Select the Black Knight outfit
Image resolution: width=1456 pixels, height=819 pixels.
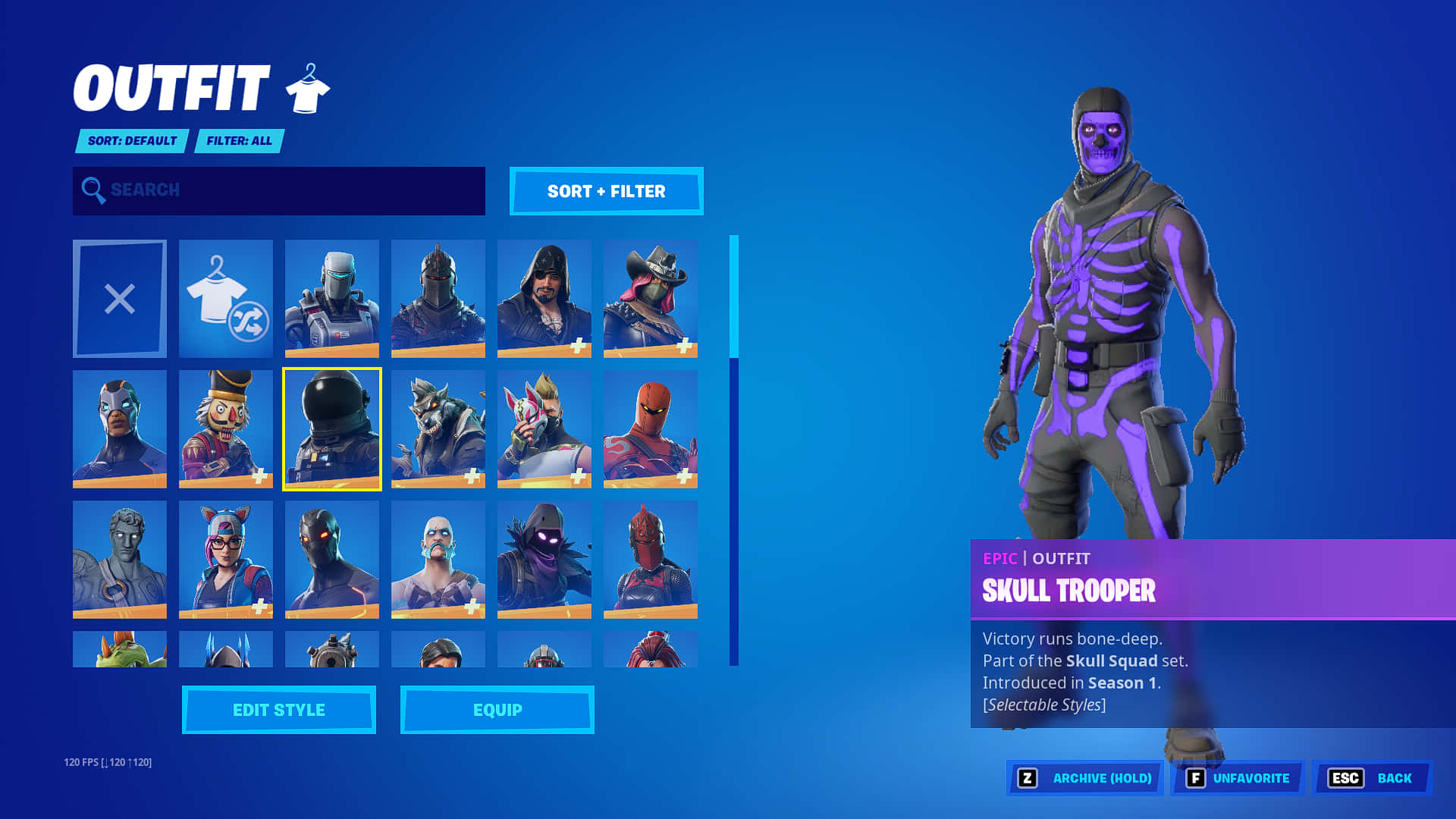point(438,298)
